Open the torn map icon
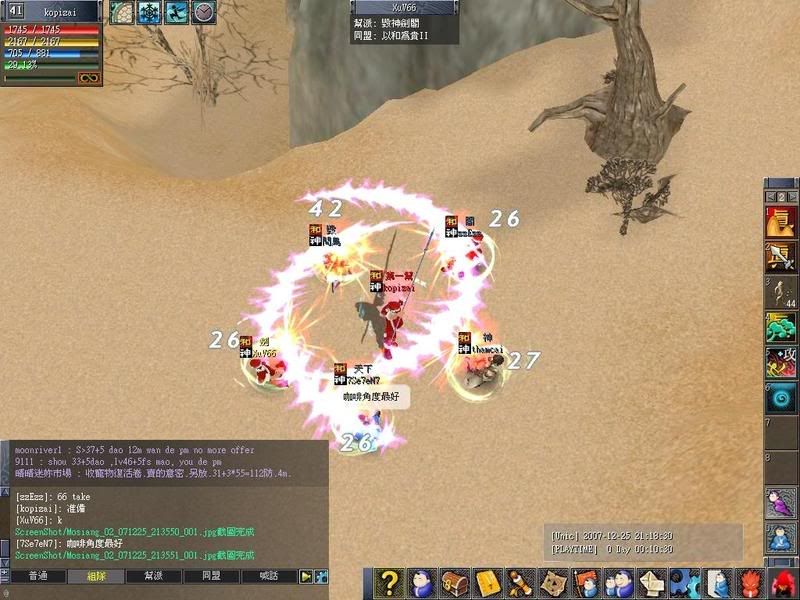The height and width of the screenshot is (600, 800). point(552,582)
